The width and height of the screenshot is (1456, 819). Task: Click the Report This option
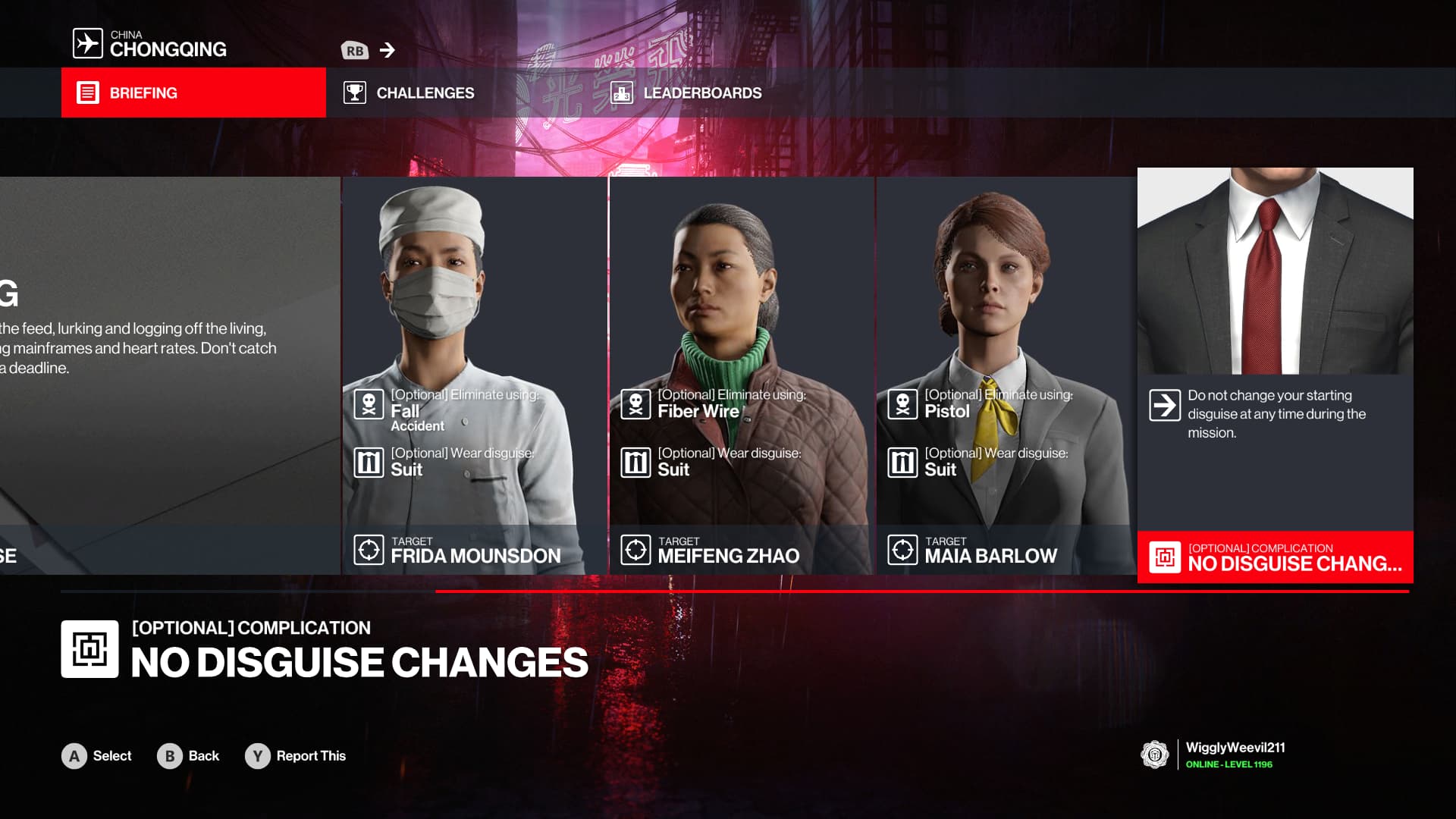296,756
